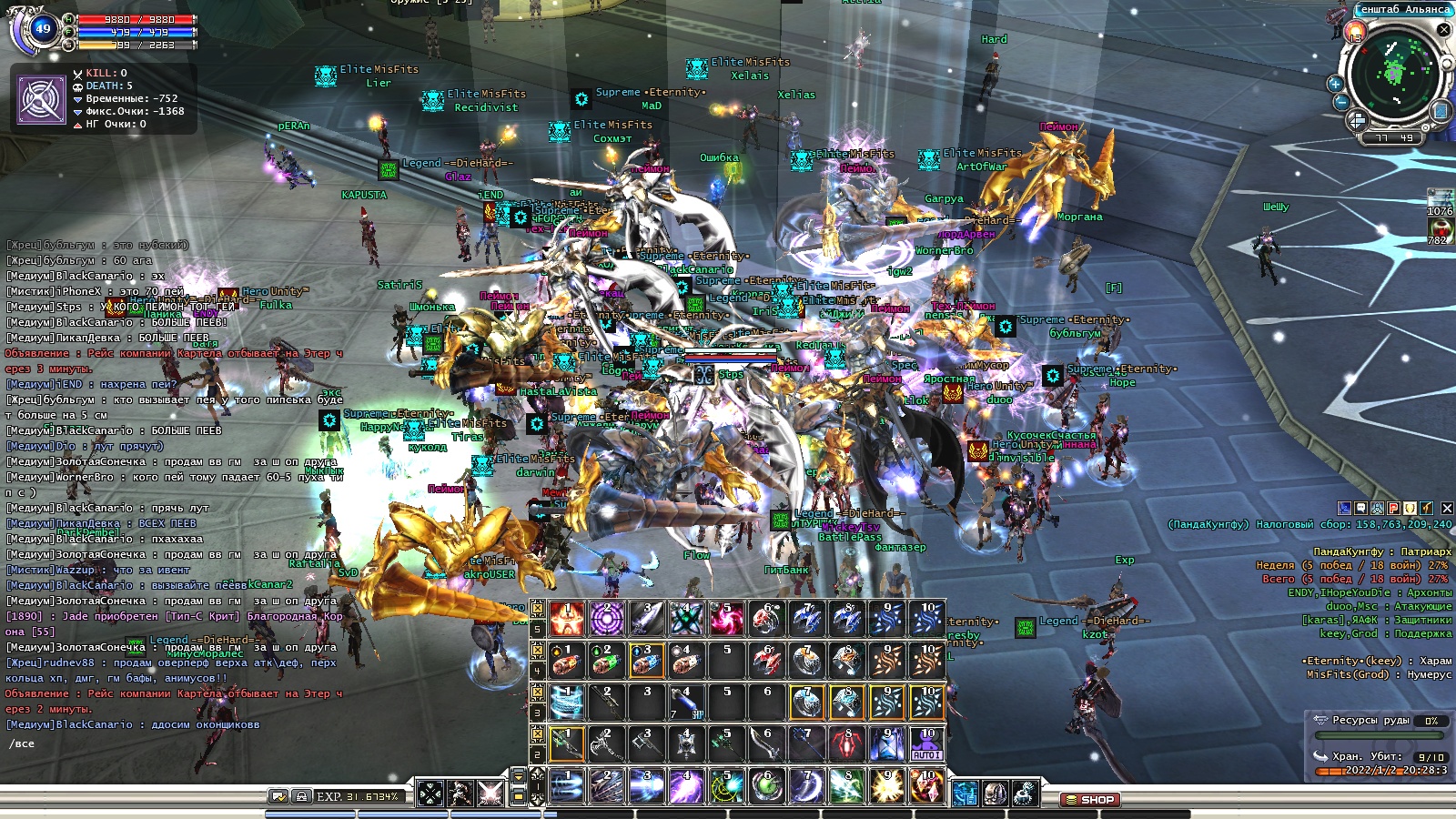This screenshot has width=1456, height=819.
Task: Activate the yellow starburst skill in bottom hotbar
Action: coord(886,786)
